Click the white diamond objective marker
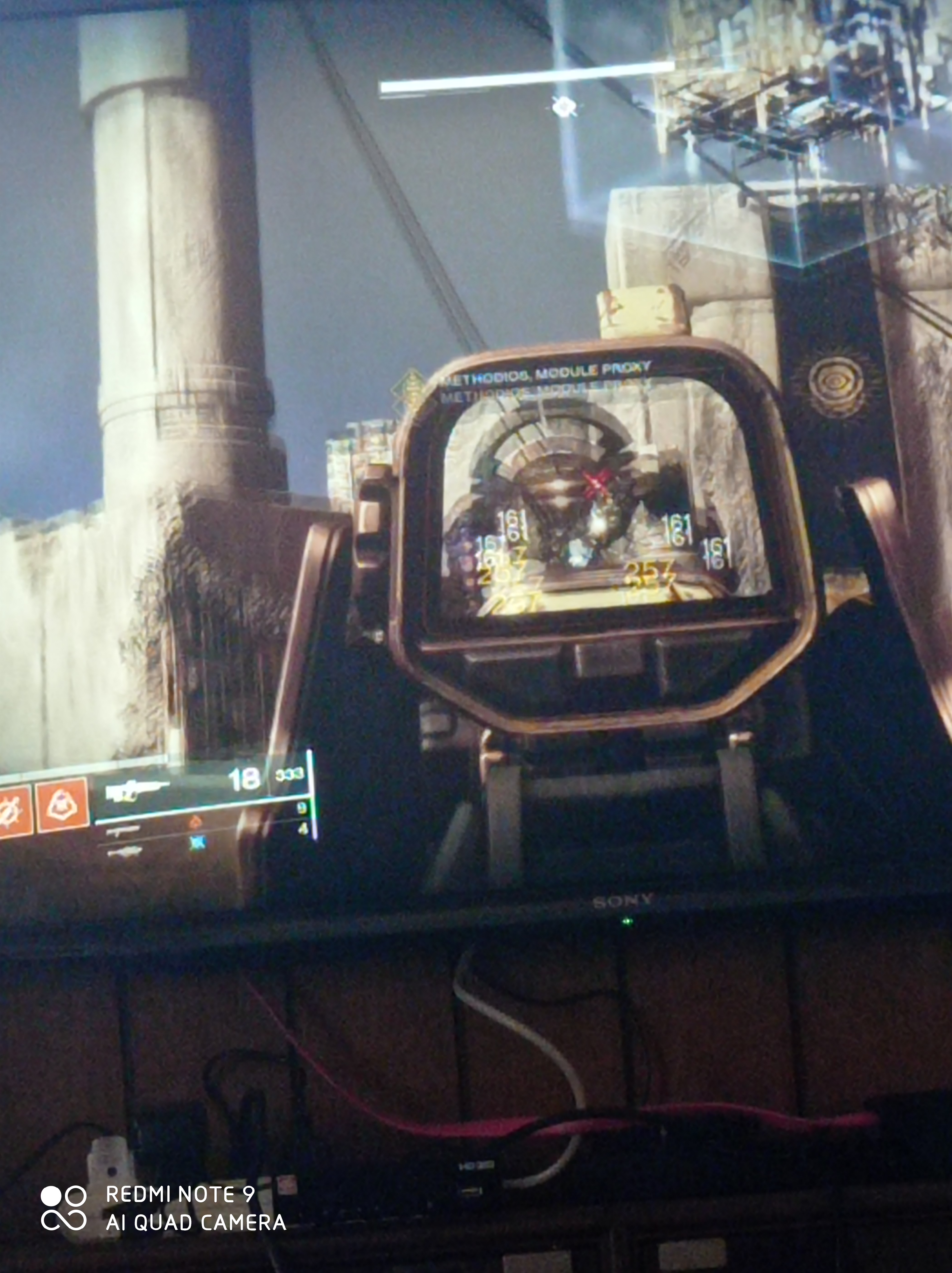Viewport: 952px width, 1273px height. [564, 107]
